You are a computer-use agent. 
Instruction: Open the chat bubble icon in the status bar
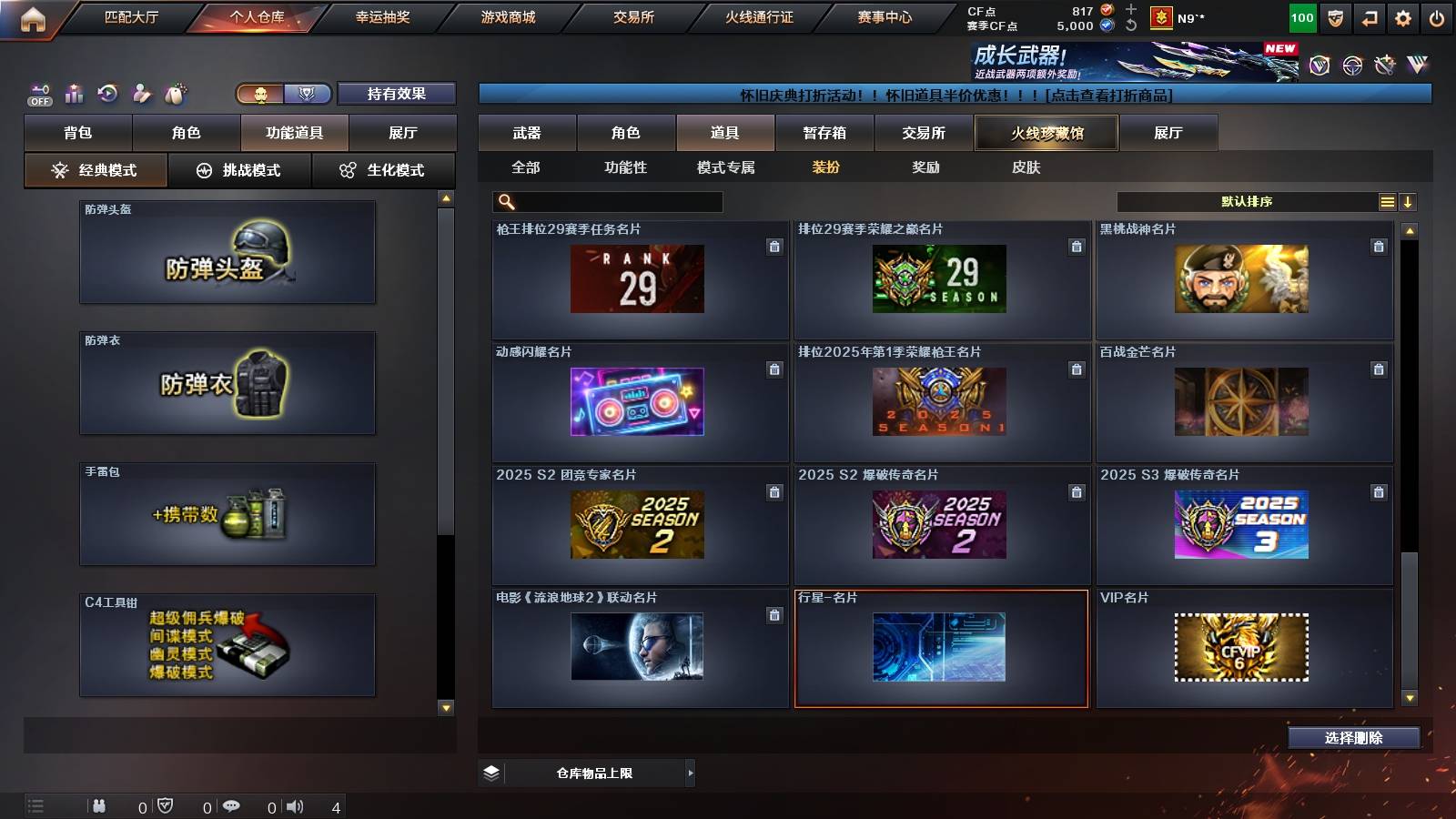tap(233, 805)
